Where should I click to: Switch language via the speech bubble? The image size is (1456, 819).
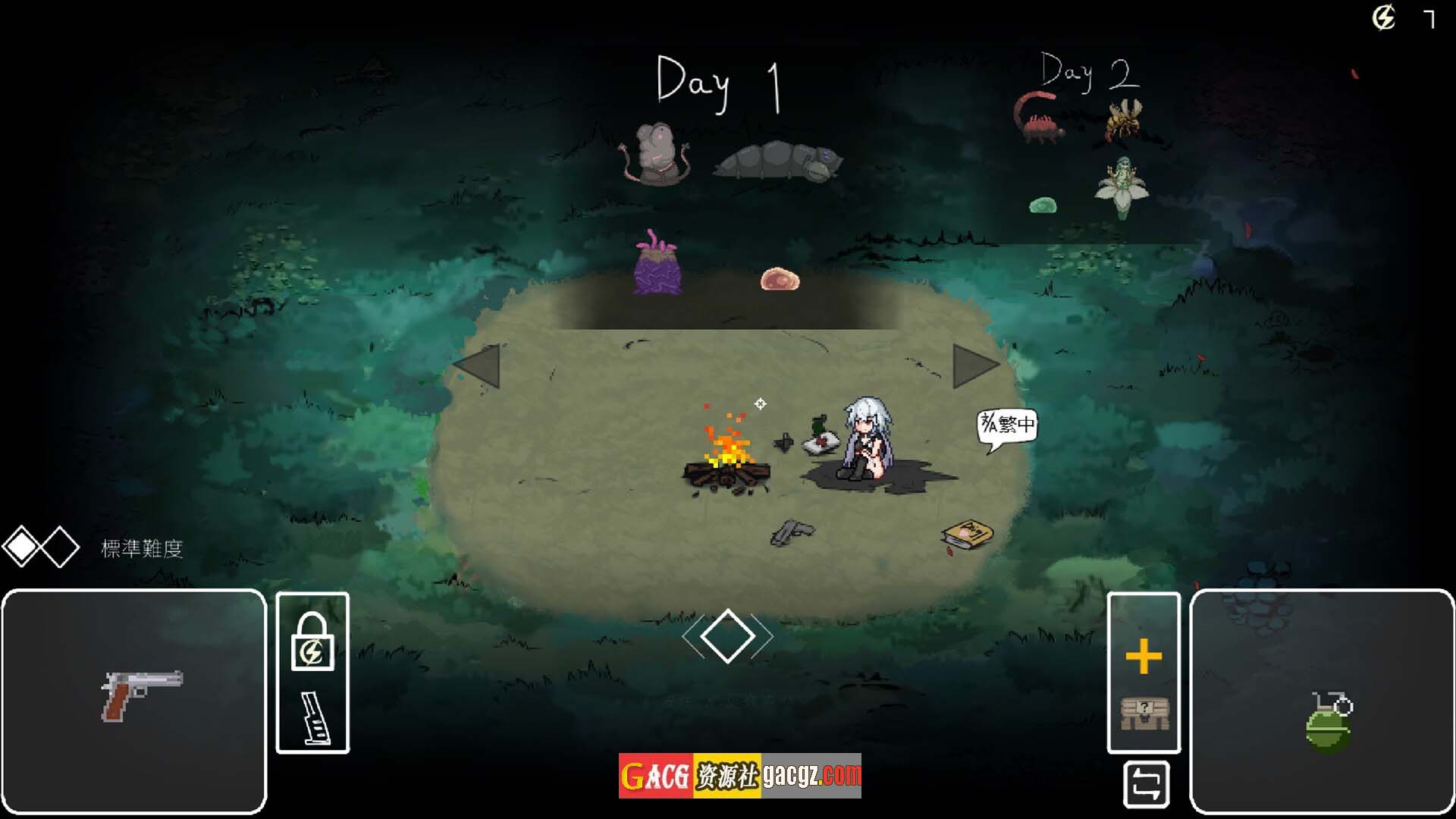click(x=1006, y=425)
